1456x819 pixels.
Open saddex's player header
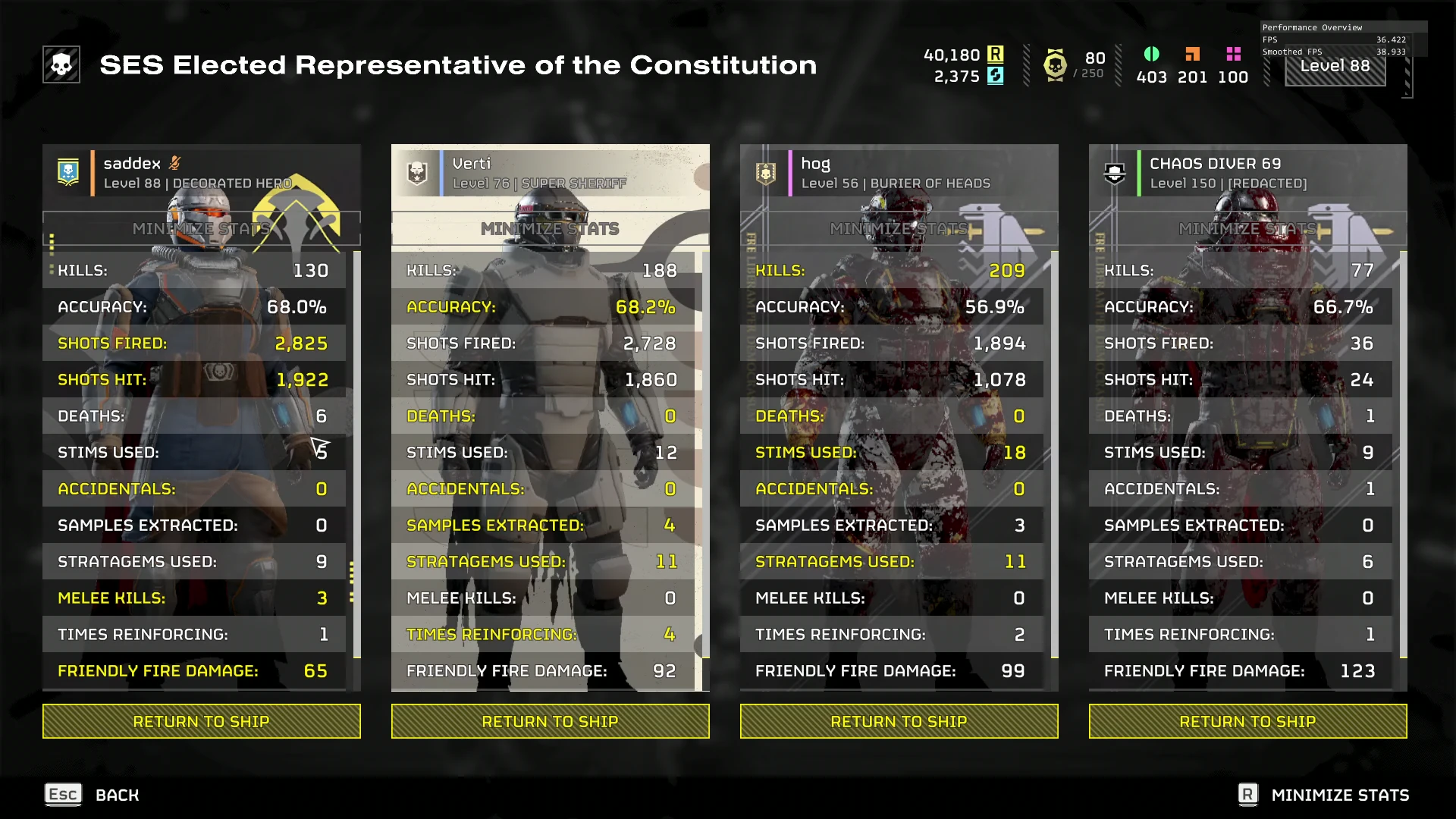click(201, 174)
